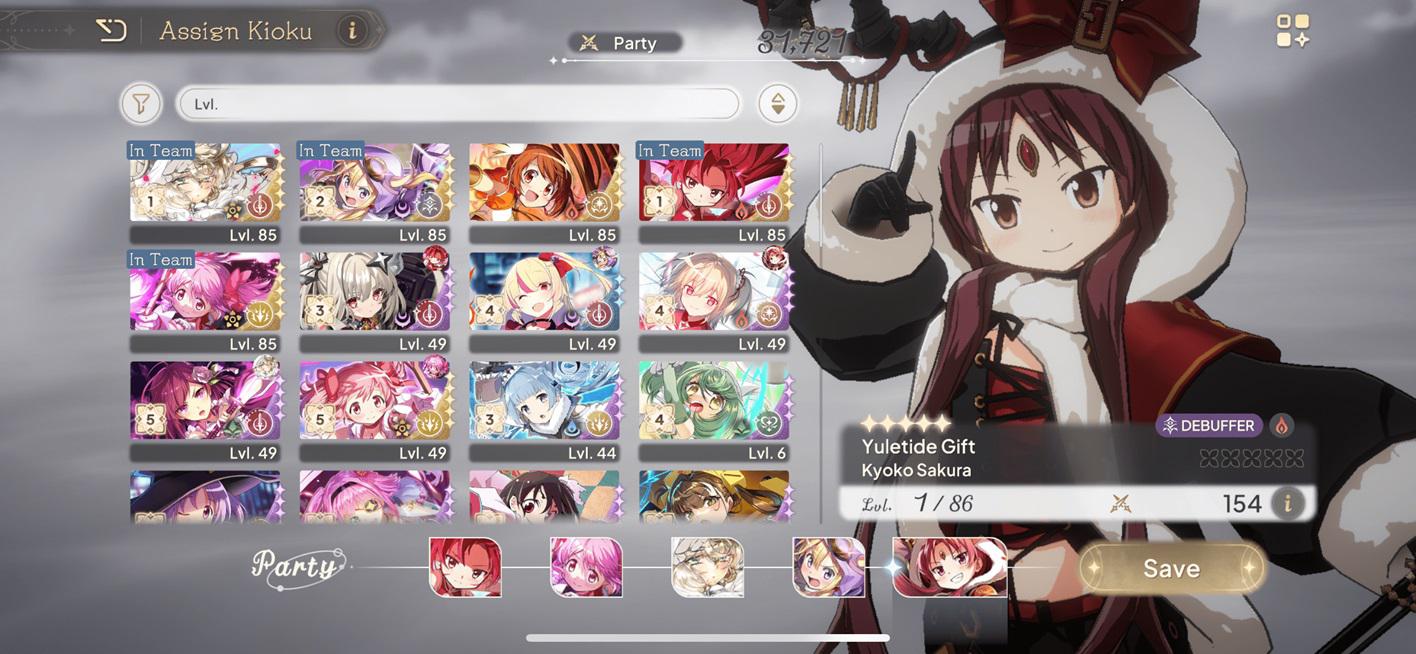Open the Lvl. sort dropdown
Viewport: 1416px width, 654px height.
458,103
